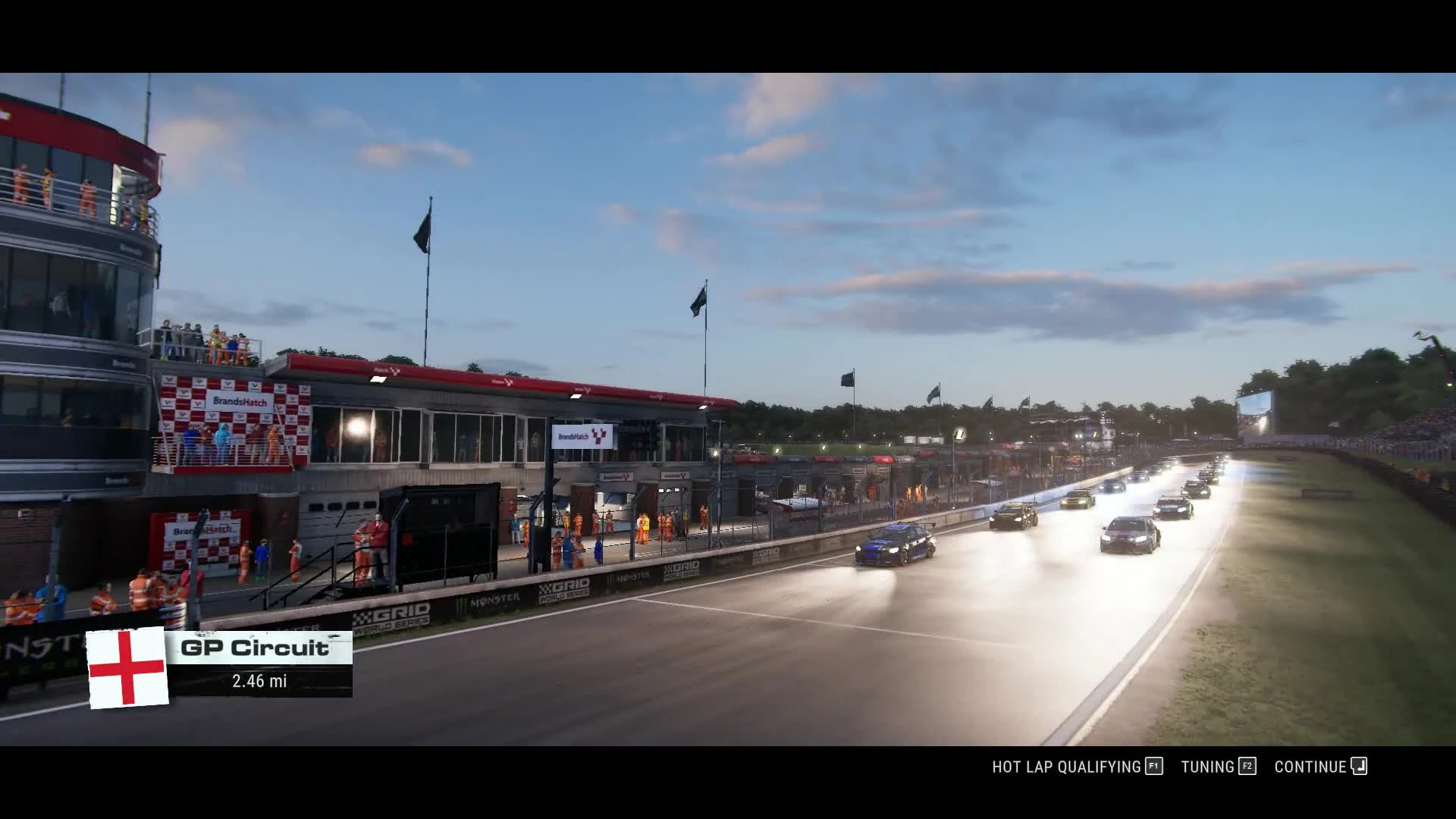Image resolution: width=1456 pixels, height=819 pixels.
Task: Click the BrandsHatch banner above the pit garage
Action: [x=581, y=438]
